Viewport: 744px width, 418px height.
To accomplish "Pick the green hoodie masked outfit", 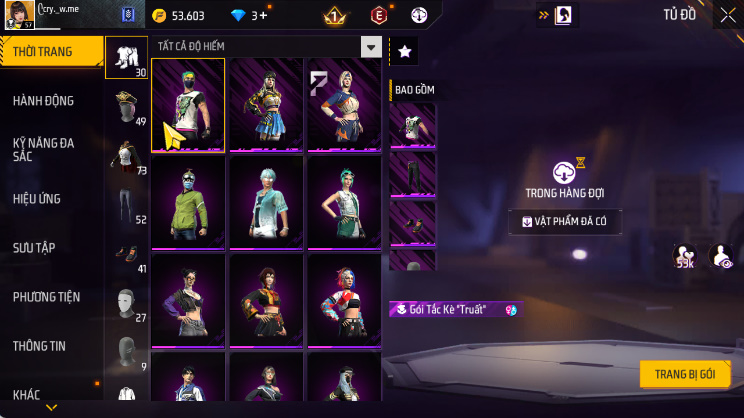I will point(188,202).
